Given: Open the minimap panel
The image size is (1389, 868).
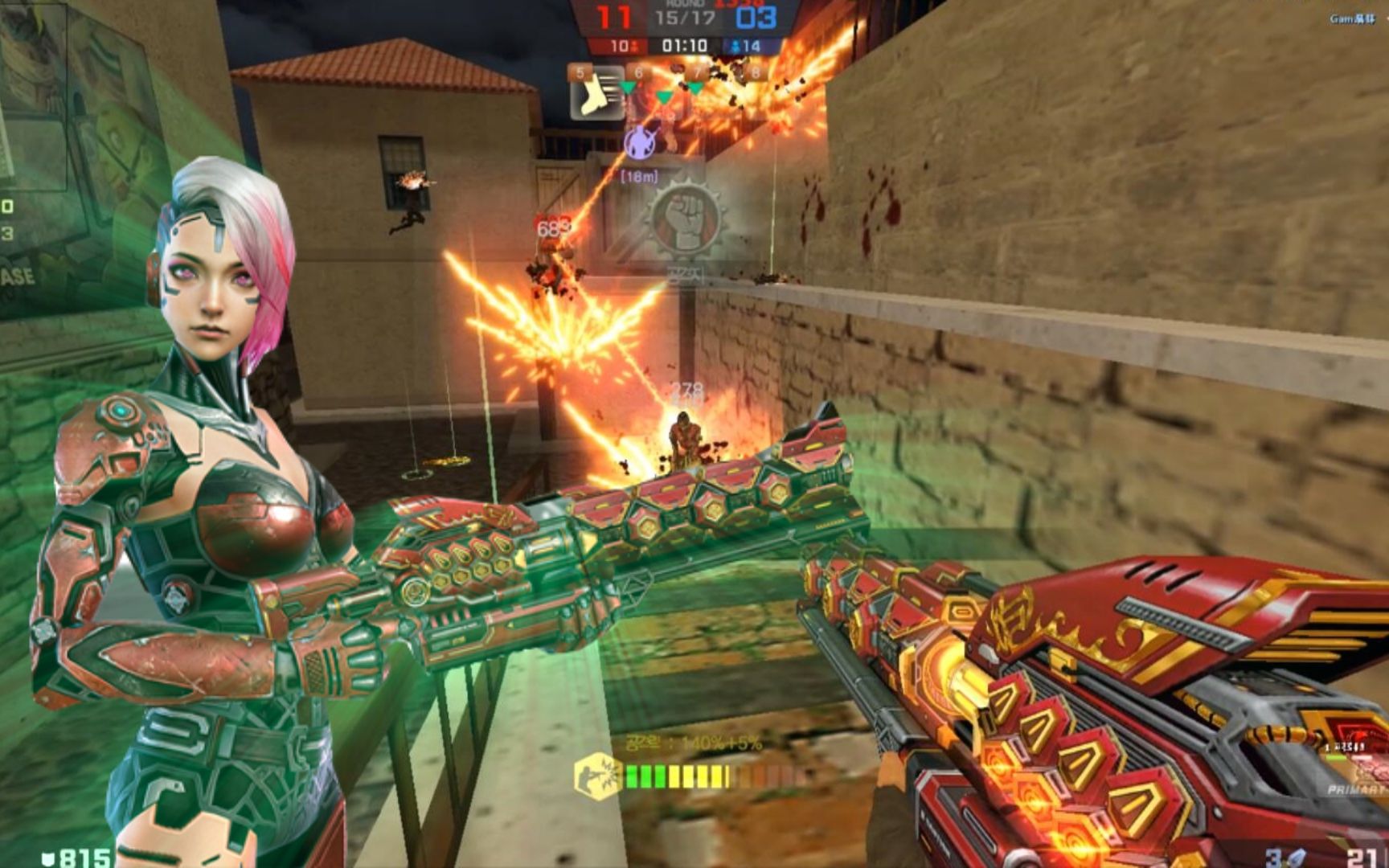Looking at the screenshot, I should point(34,96).
